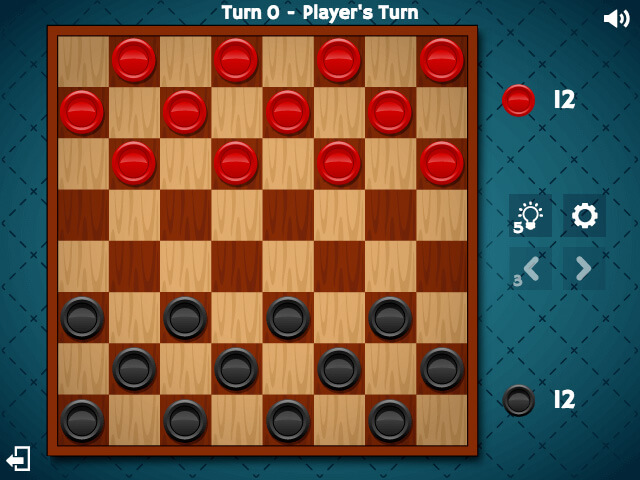This screenshot has width=640, height=480.
Task: Click the redo right arrow button
Action: point(584,269)
